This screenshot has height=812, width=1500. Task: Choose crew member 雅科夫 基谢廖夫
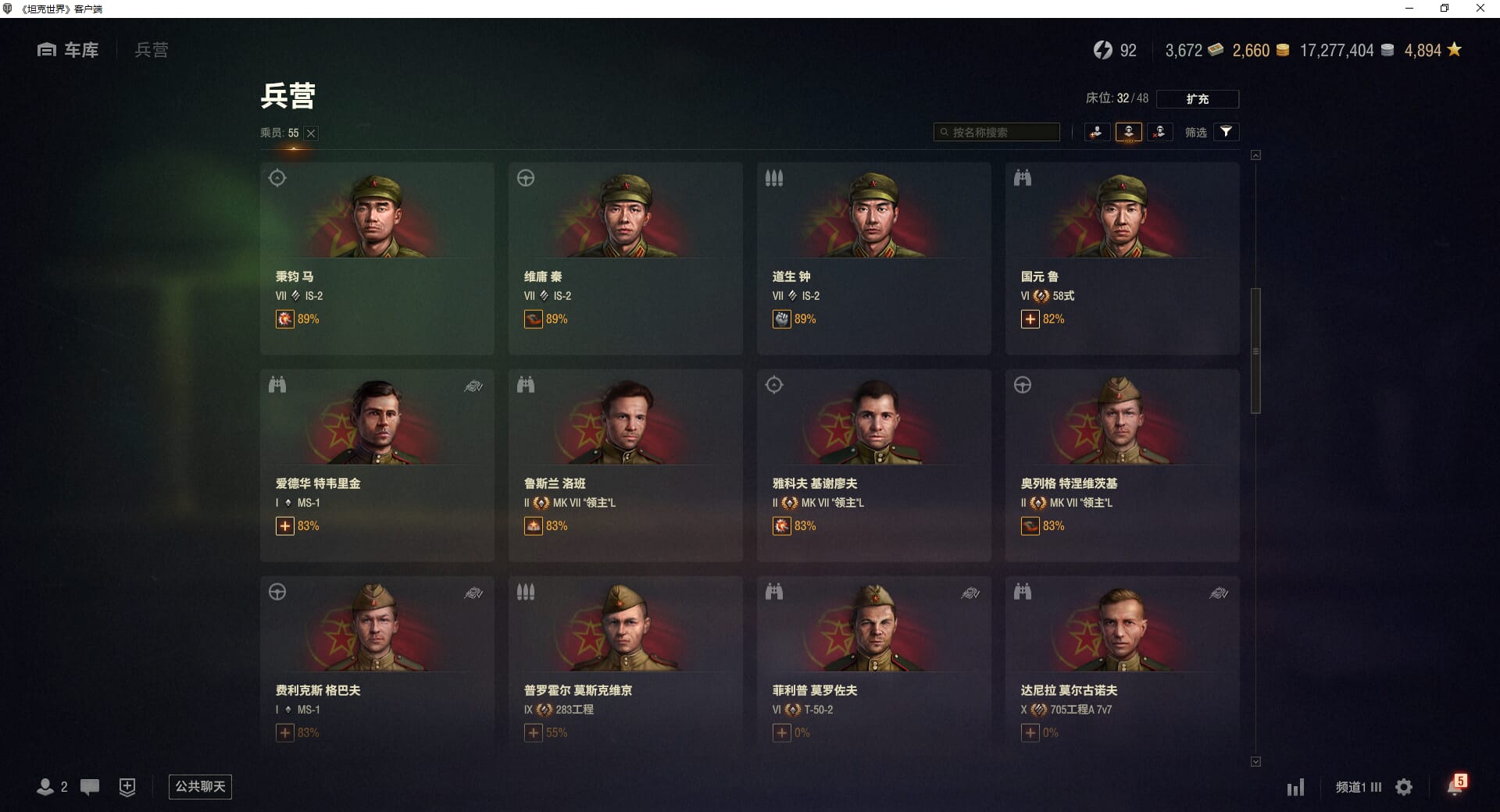click(x=873, y=465)
